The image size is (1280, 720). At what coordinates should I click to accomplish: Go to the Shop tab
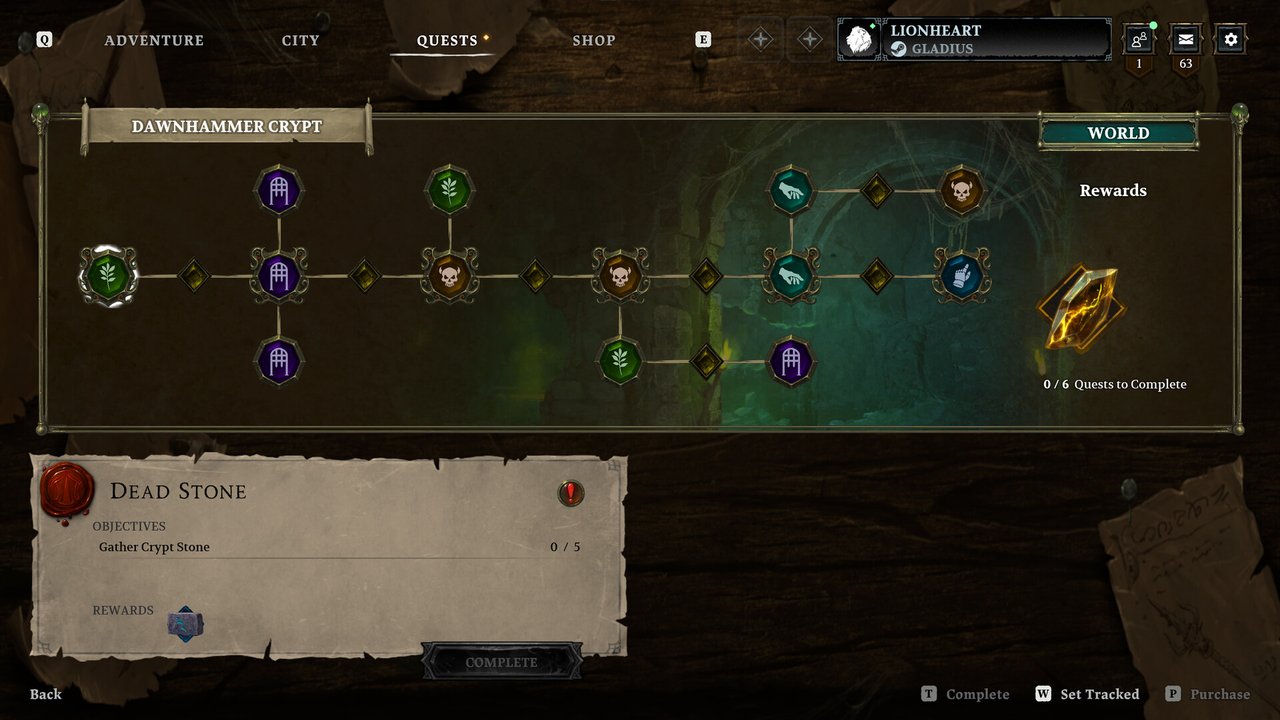[593, 41]
